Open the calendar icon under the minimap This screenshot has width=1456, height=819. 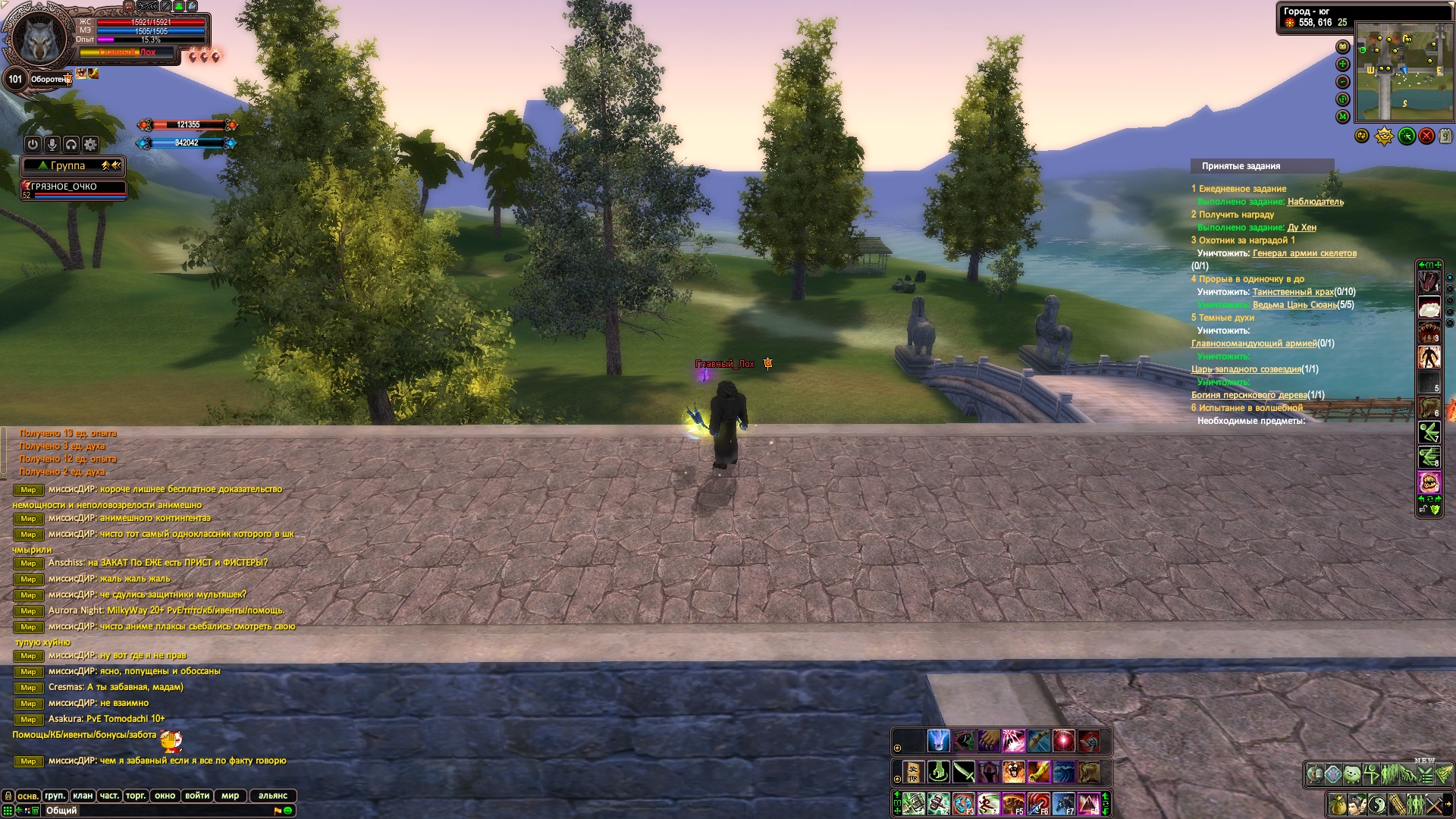point(1446,136)
